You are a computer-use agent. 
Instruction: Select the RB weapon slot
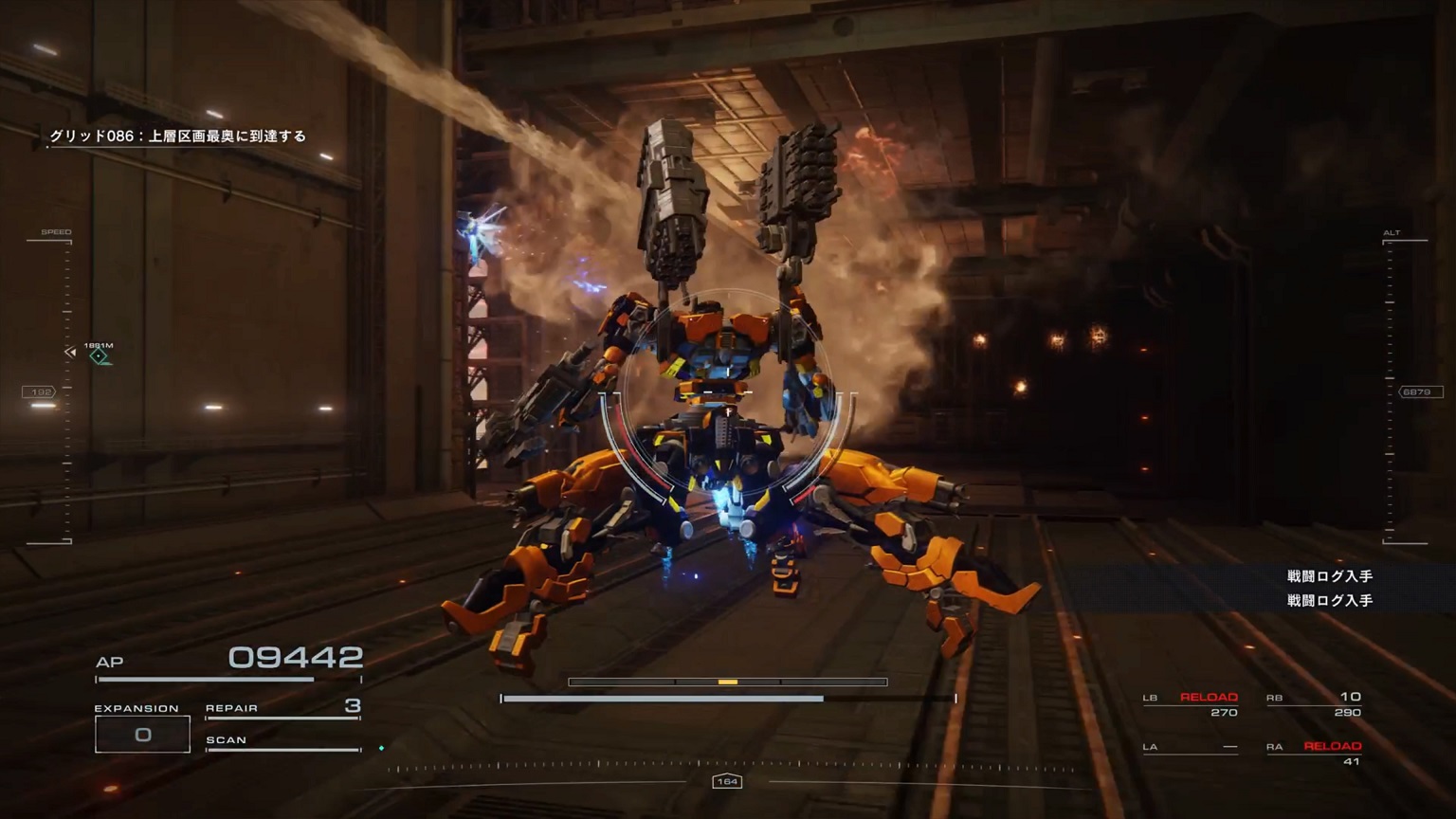(1314, 703)
